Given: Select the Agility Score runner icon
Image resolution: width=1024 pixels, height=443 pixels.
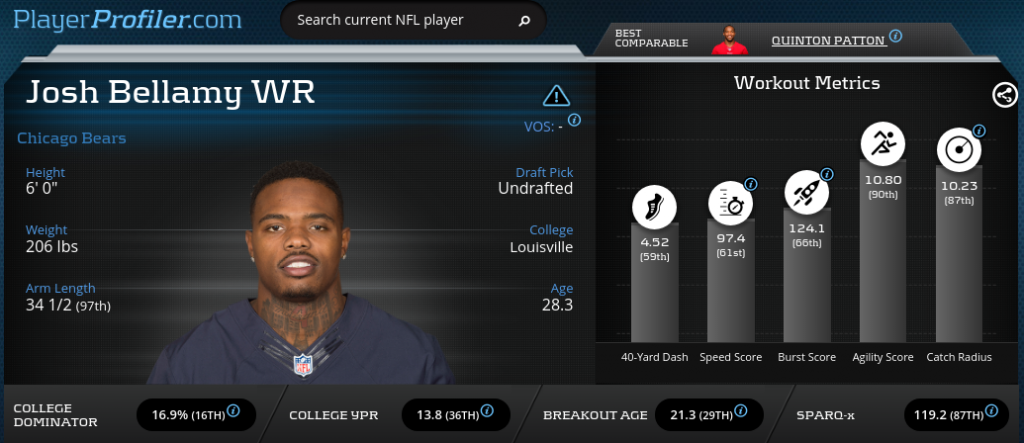Looking at the screenshot, I should [882, 143].
